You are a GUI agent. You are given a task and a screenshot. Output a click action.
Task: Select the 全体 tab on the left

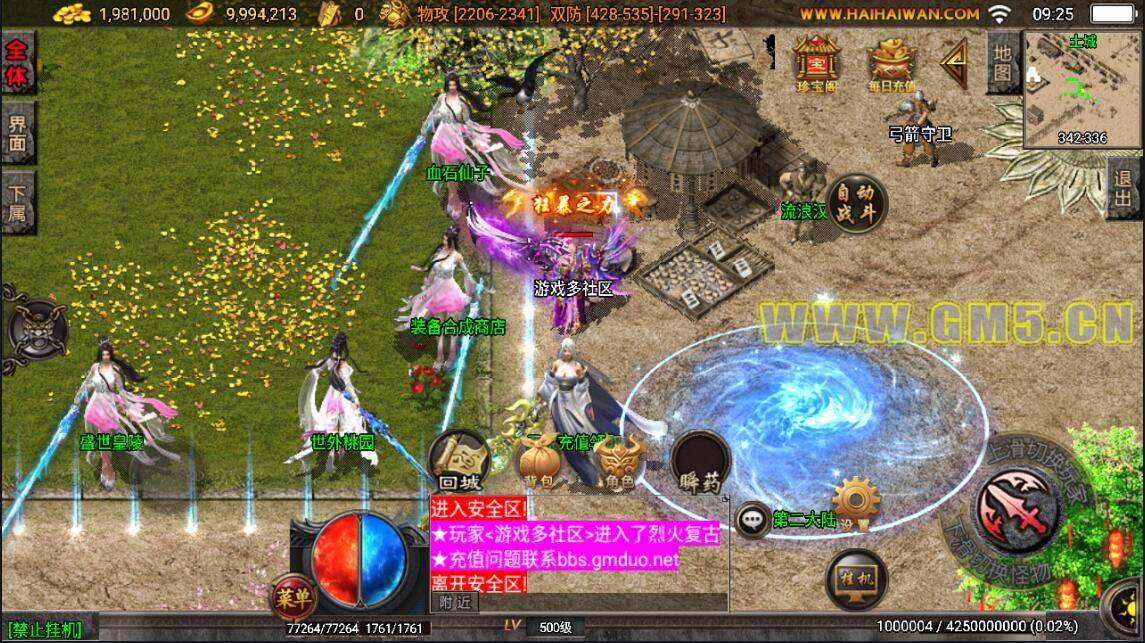coord(18,61)
